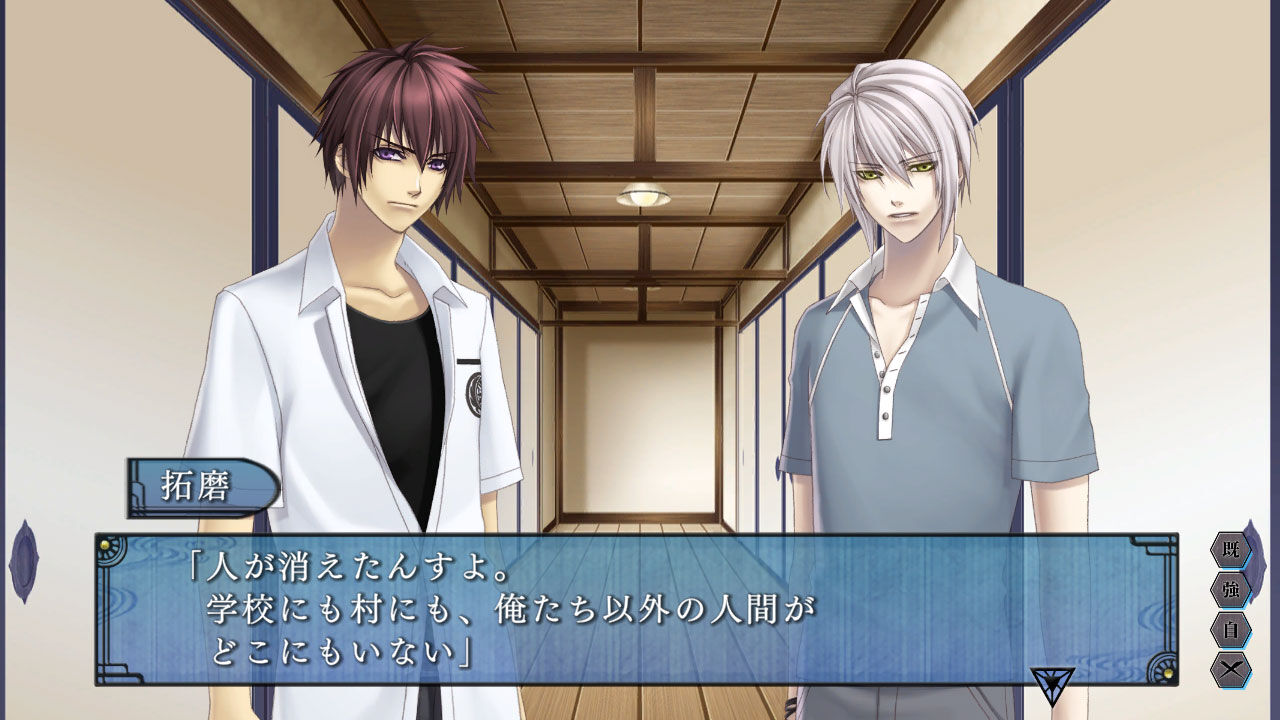Activate the 既 skip-read-text hexagon button
Screen dimensions: 1280x720
[x=1232, y=550]
